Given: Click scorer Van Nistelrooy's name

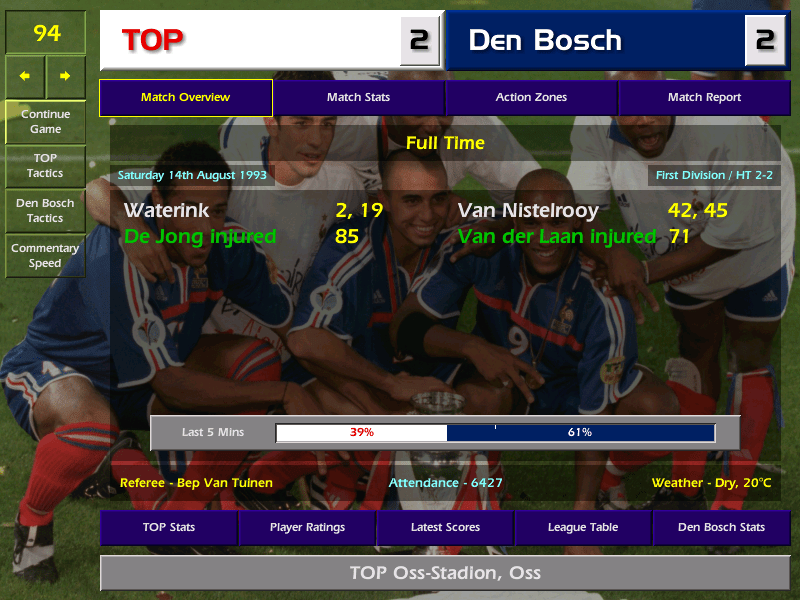Looking at the screenshot, I should (528, 211).
